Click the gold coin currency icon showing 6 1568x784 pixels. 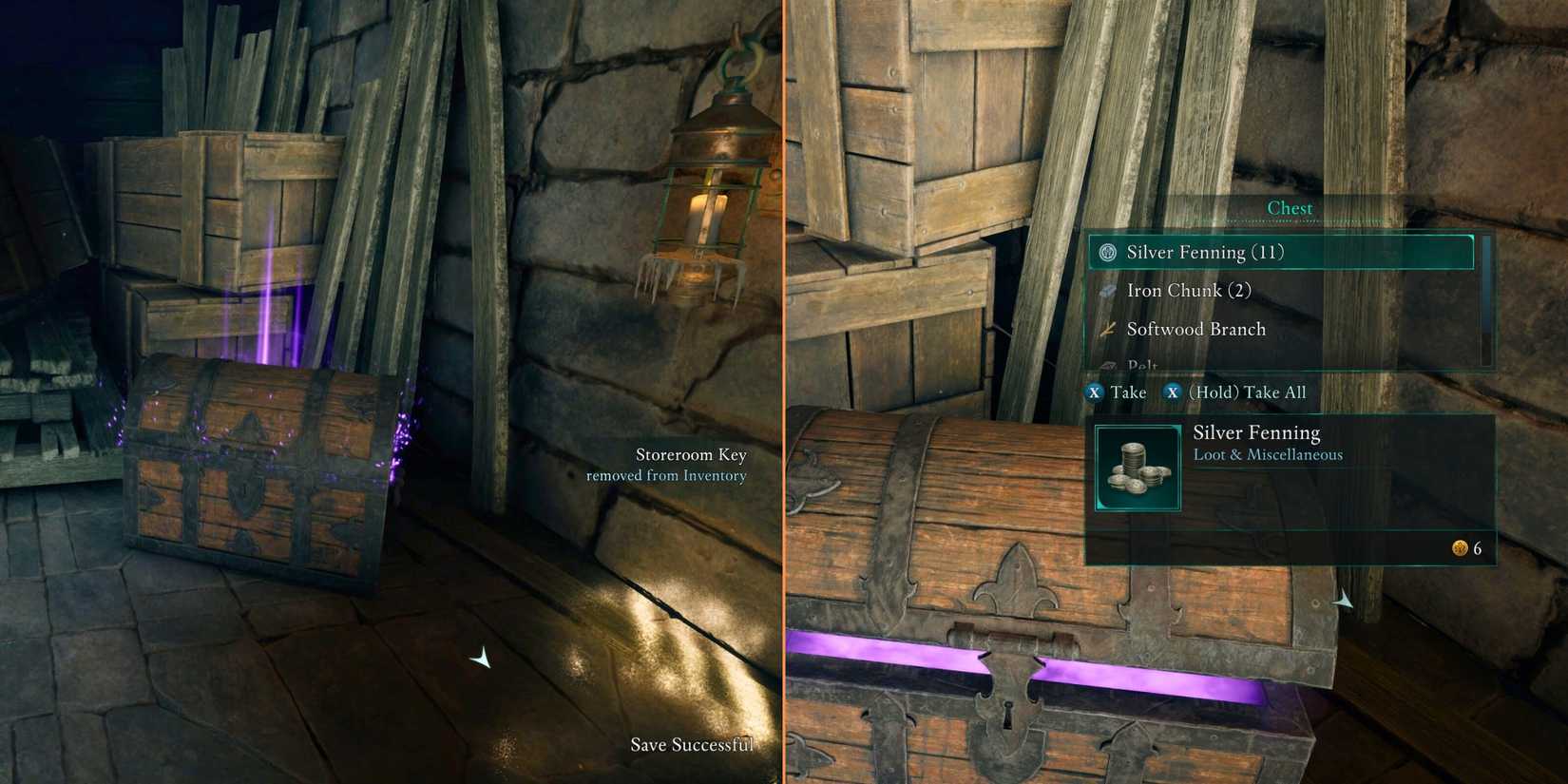1459,548
